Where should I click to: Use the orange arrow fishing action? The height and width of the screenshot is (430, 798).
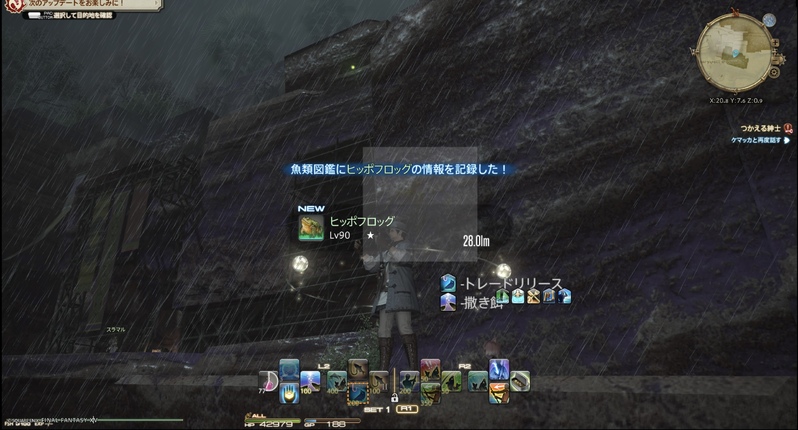[498, 391]
